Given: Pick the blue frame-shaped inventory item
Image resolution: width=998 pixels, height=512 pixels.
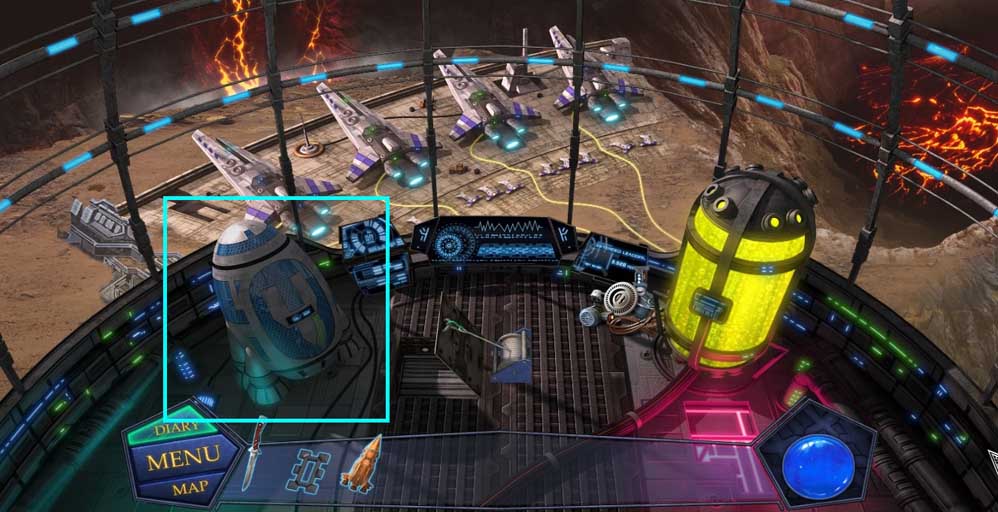Looking at the screenshot, I should pos(309,469).
